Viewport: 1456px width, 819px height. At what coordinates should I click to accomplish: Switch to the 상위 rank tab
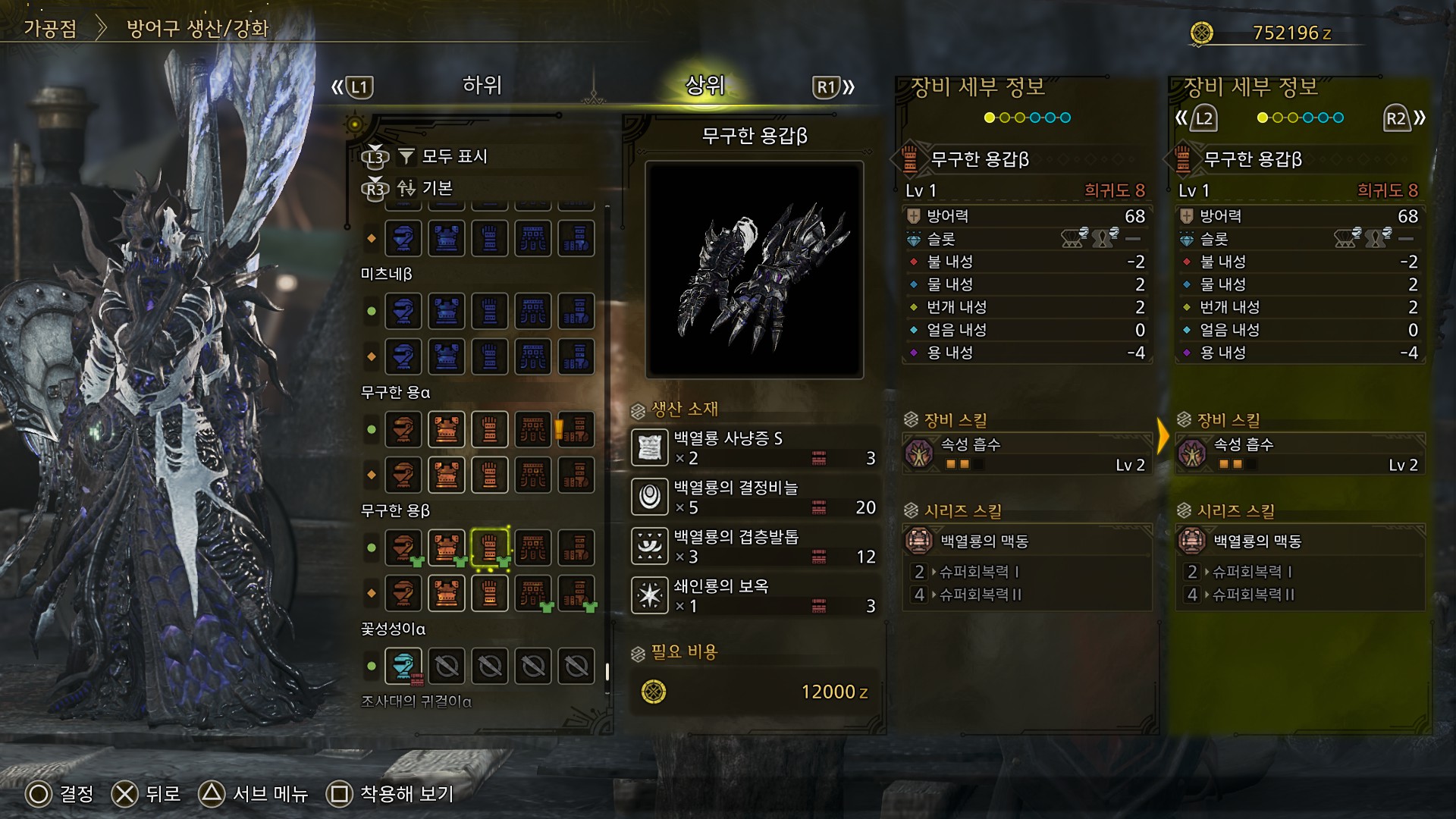704,86
